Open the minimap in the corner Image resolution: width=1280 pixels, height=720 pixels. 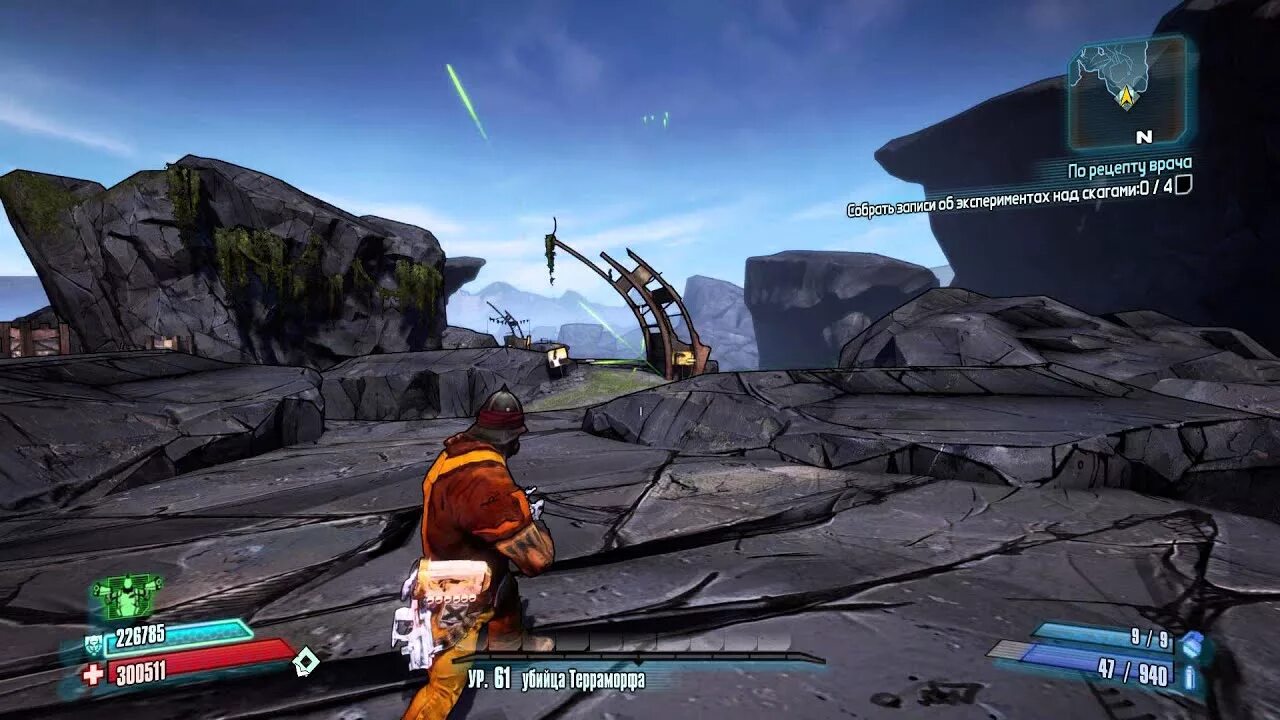(1127, 92)
